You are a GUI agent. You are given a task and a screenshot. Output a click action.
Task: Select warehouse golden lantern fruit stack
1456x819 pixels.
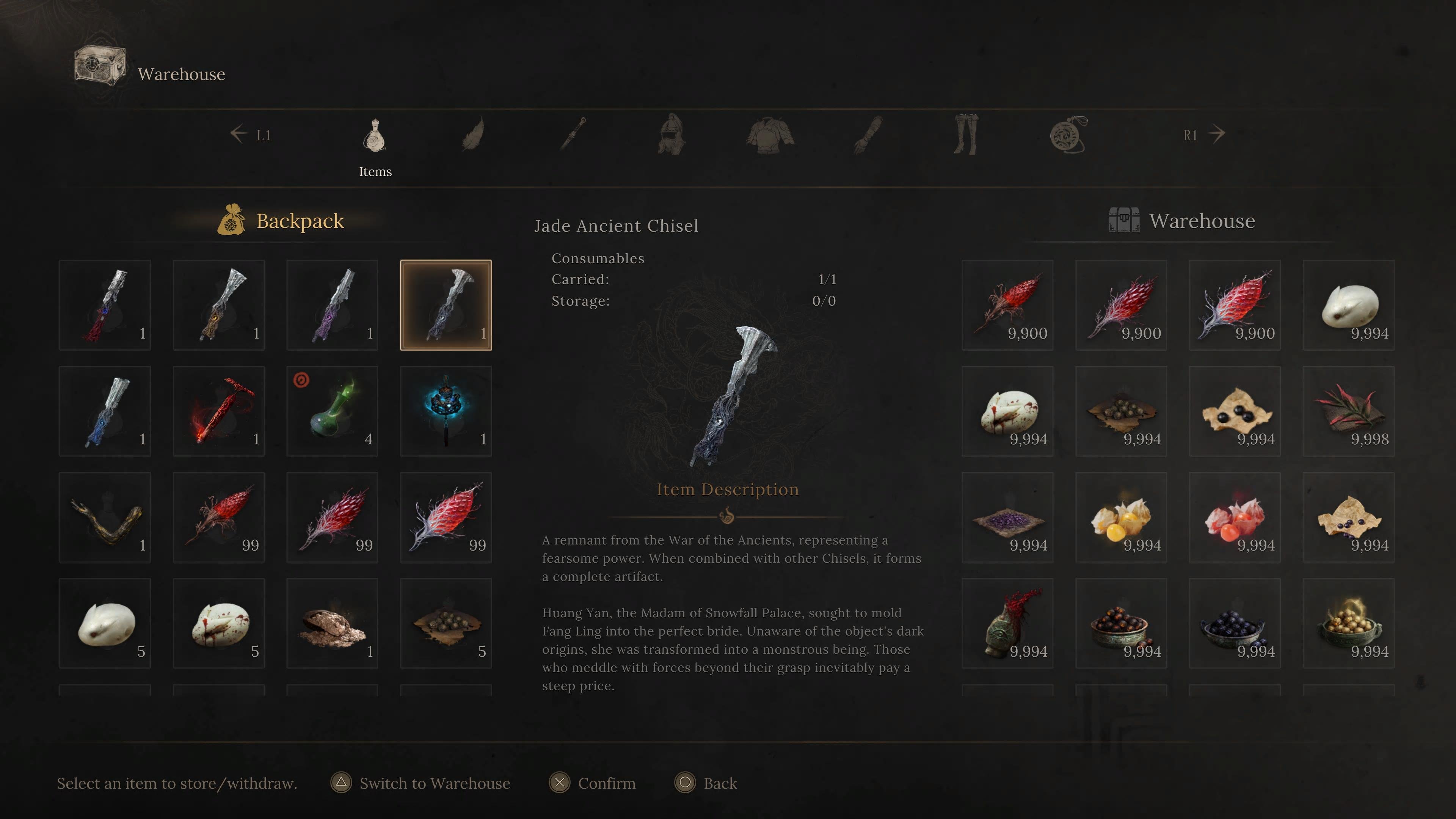click(1121, 518)
